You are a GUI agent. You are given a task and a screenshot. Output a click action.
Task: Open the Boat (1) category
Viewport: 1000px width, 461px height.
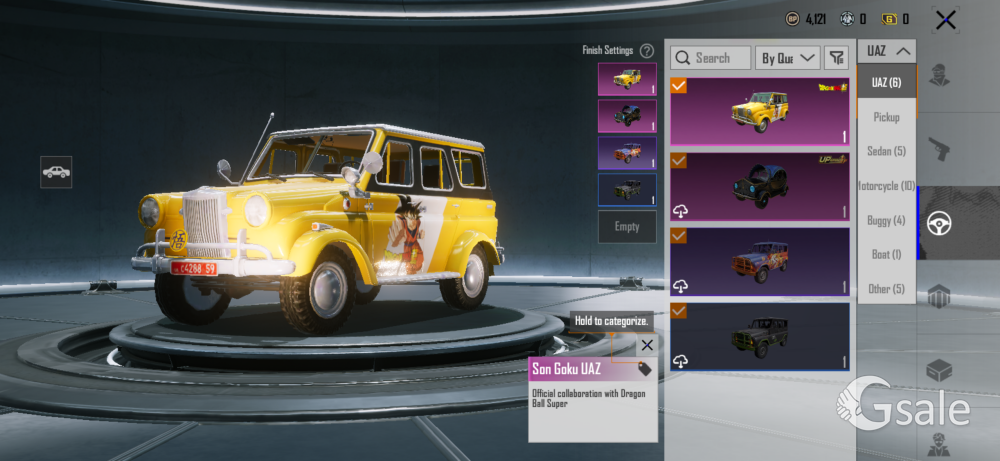pyautogui.click(x=886, y=255)
